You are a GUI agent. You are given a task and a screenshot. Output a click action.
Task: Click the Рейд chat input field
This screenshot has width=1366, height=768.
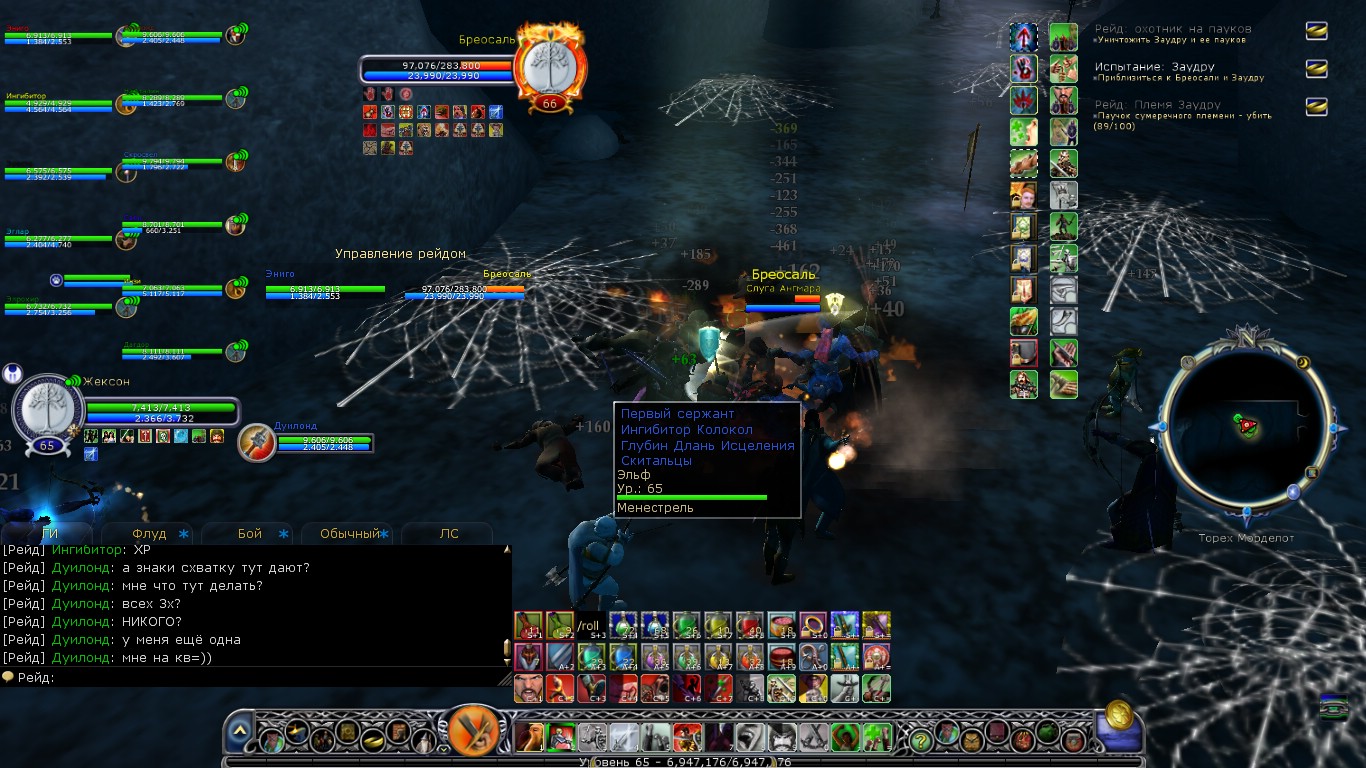(270, 678)
